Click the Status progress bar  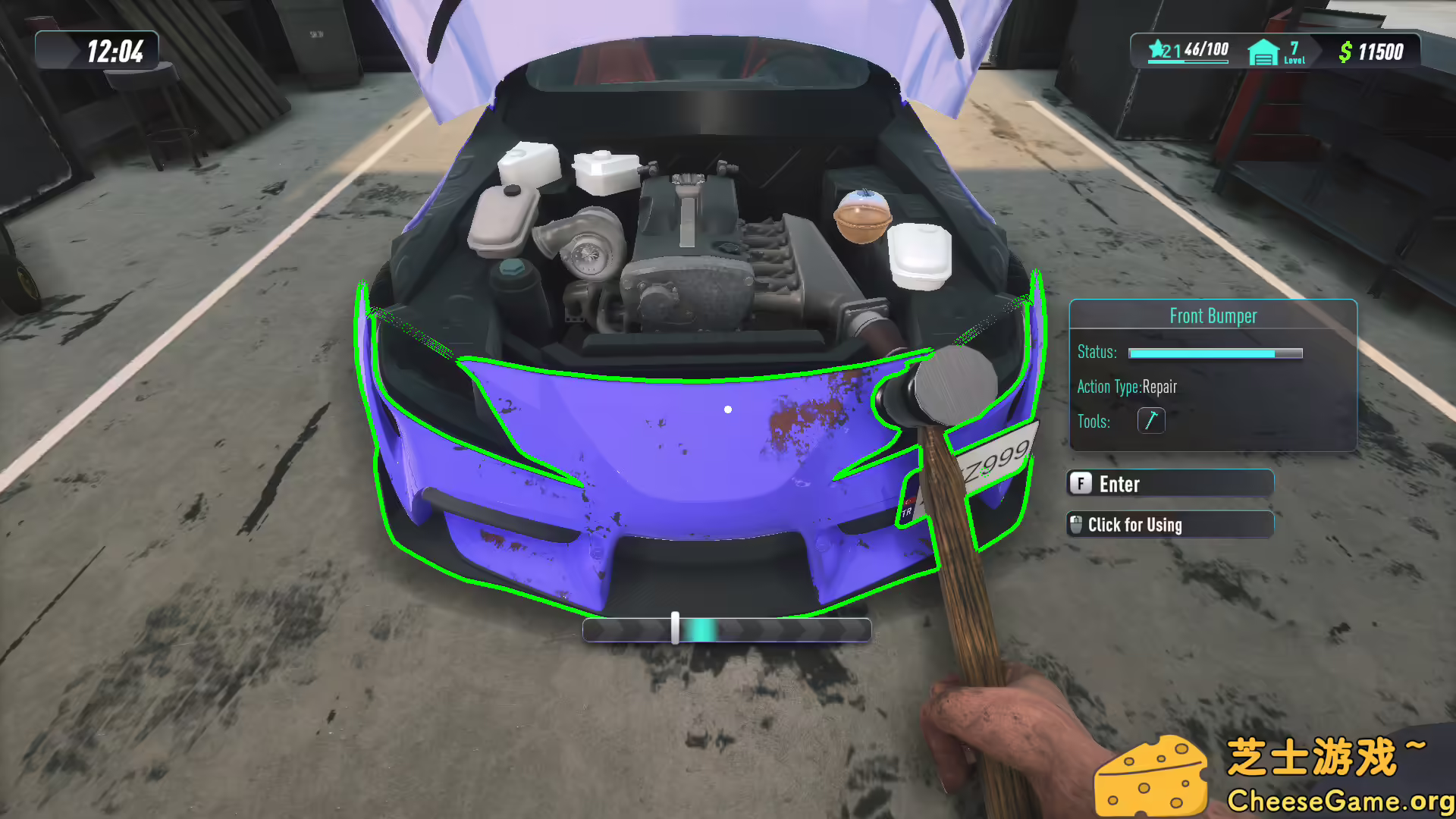1213,352
